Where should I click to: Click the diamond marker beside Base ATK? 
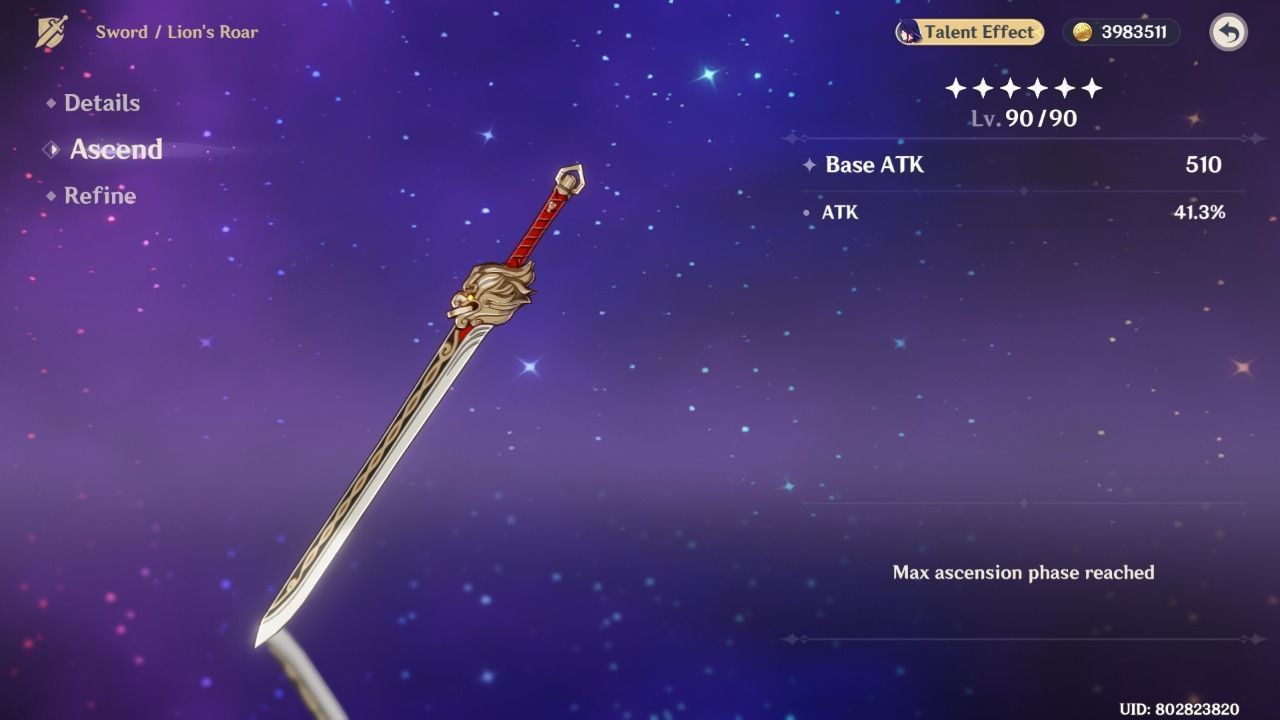coord(809,165)
